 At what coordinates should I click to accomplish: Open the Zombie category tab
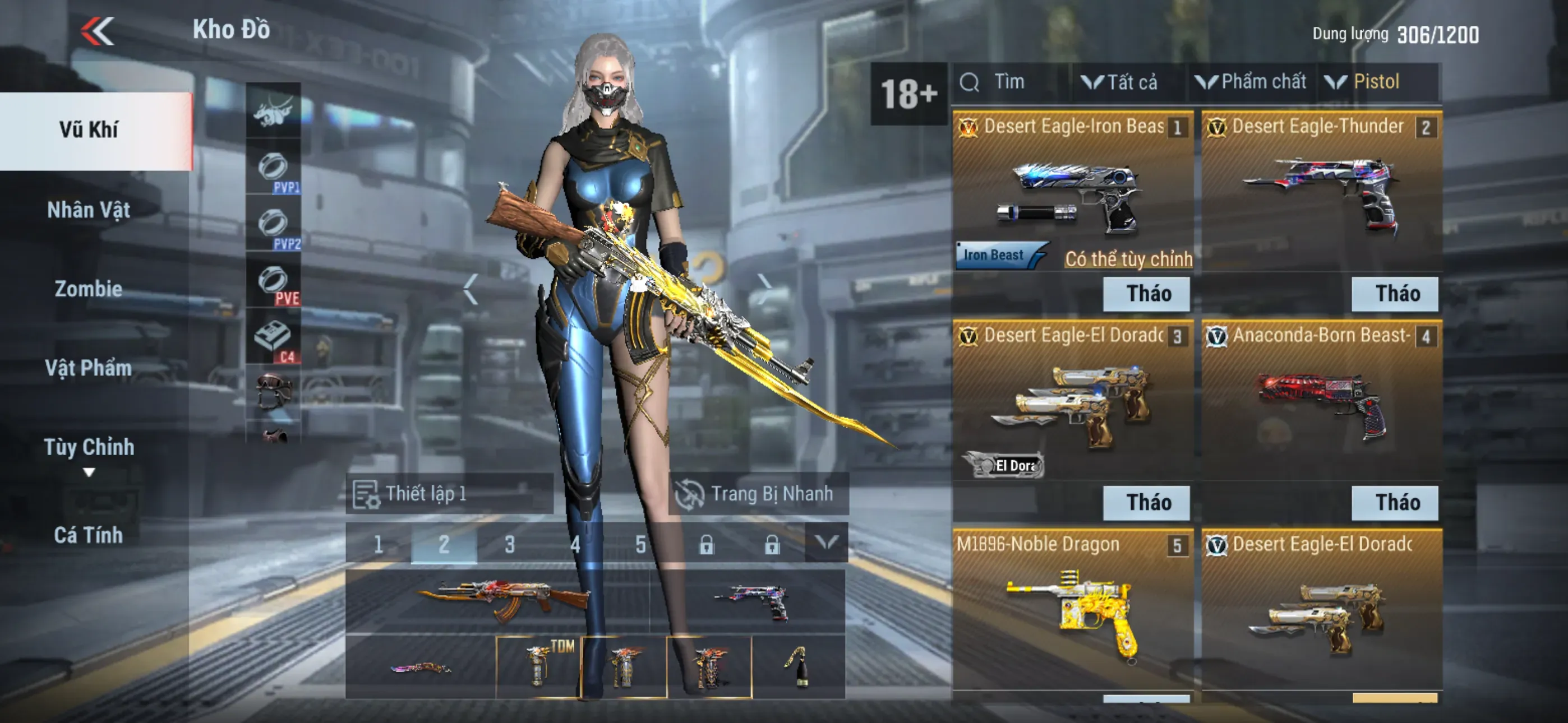click(x=89, y=289)
